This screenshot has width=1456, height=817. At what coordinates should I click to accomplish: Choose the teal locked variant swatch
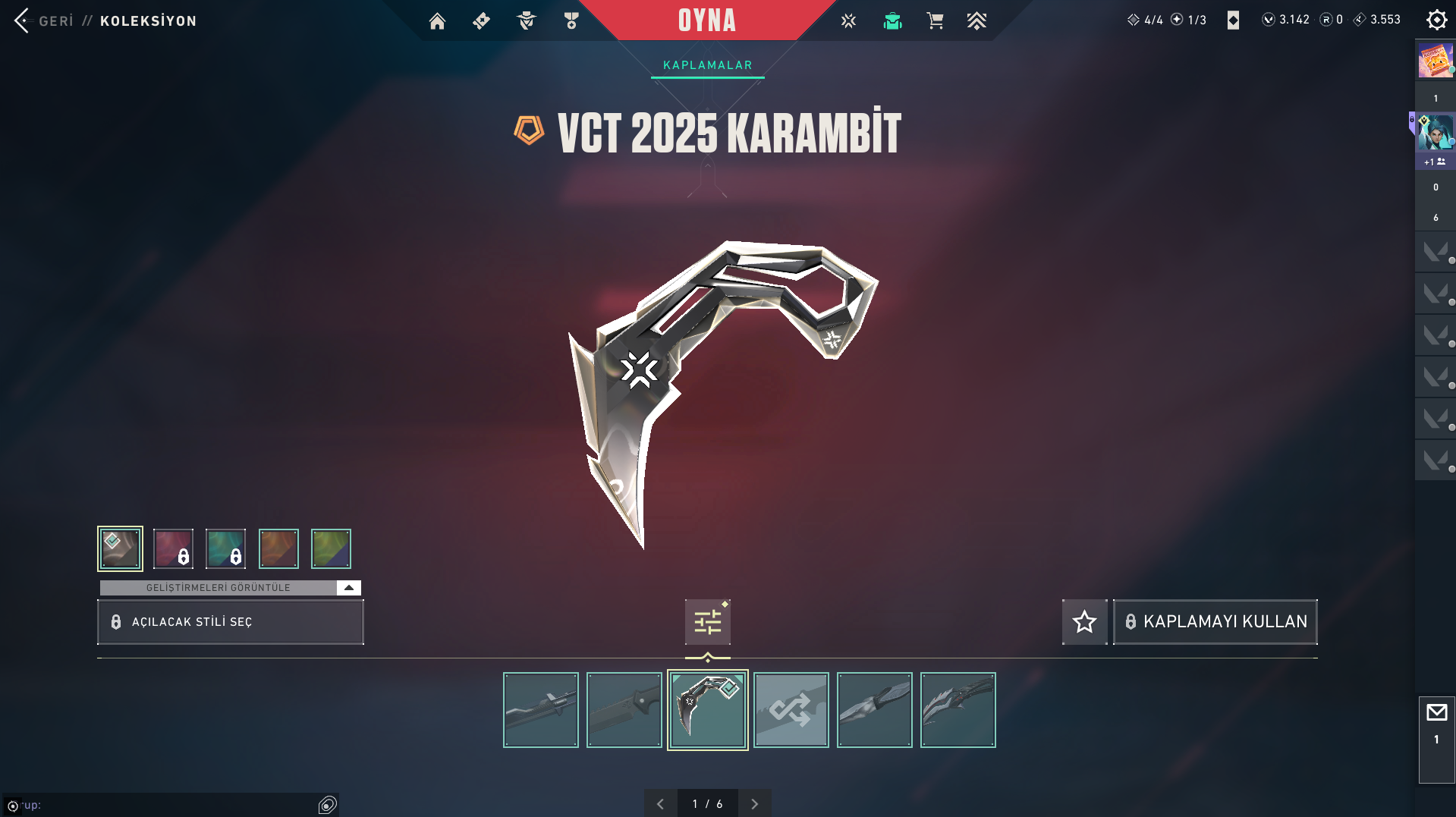[225, 548]
